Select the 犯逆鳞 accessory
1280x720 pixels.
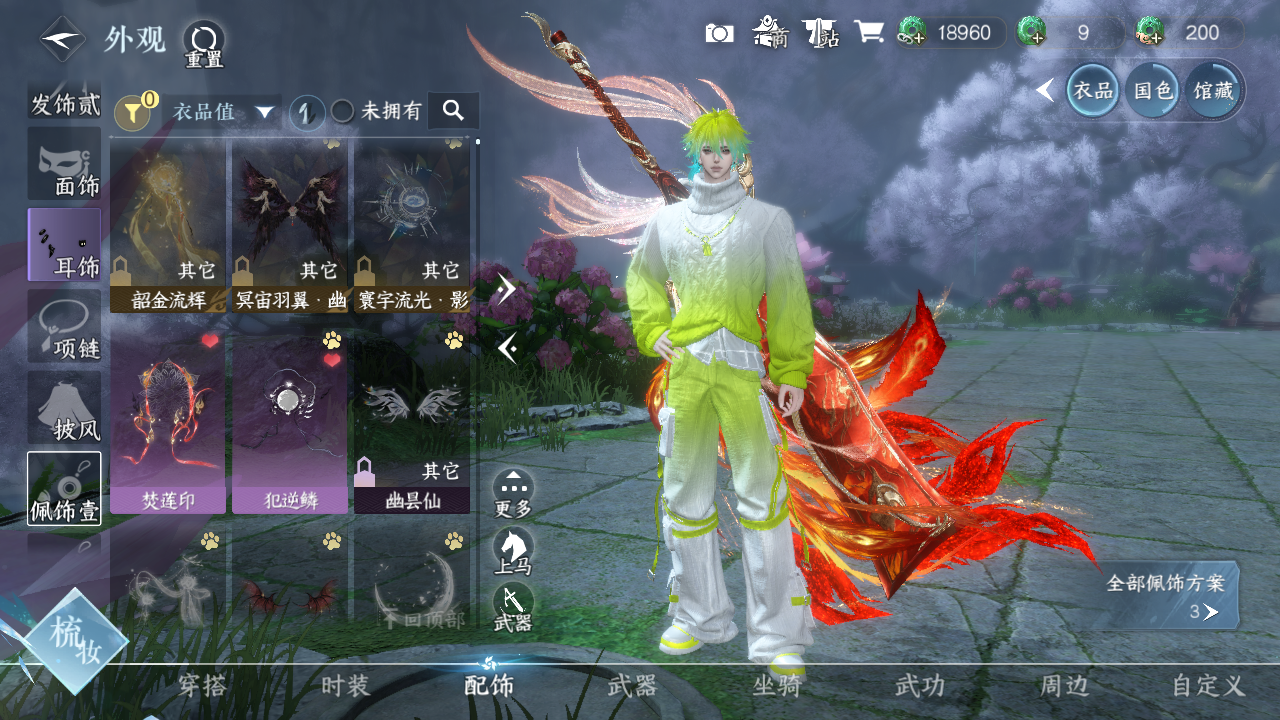pos(290,422)
